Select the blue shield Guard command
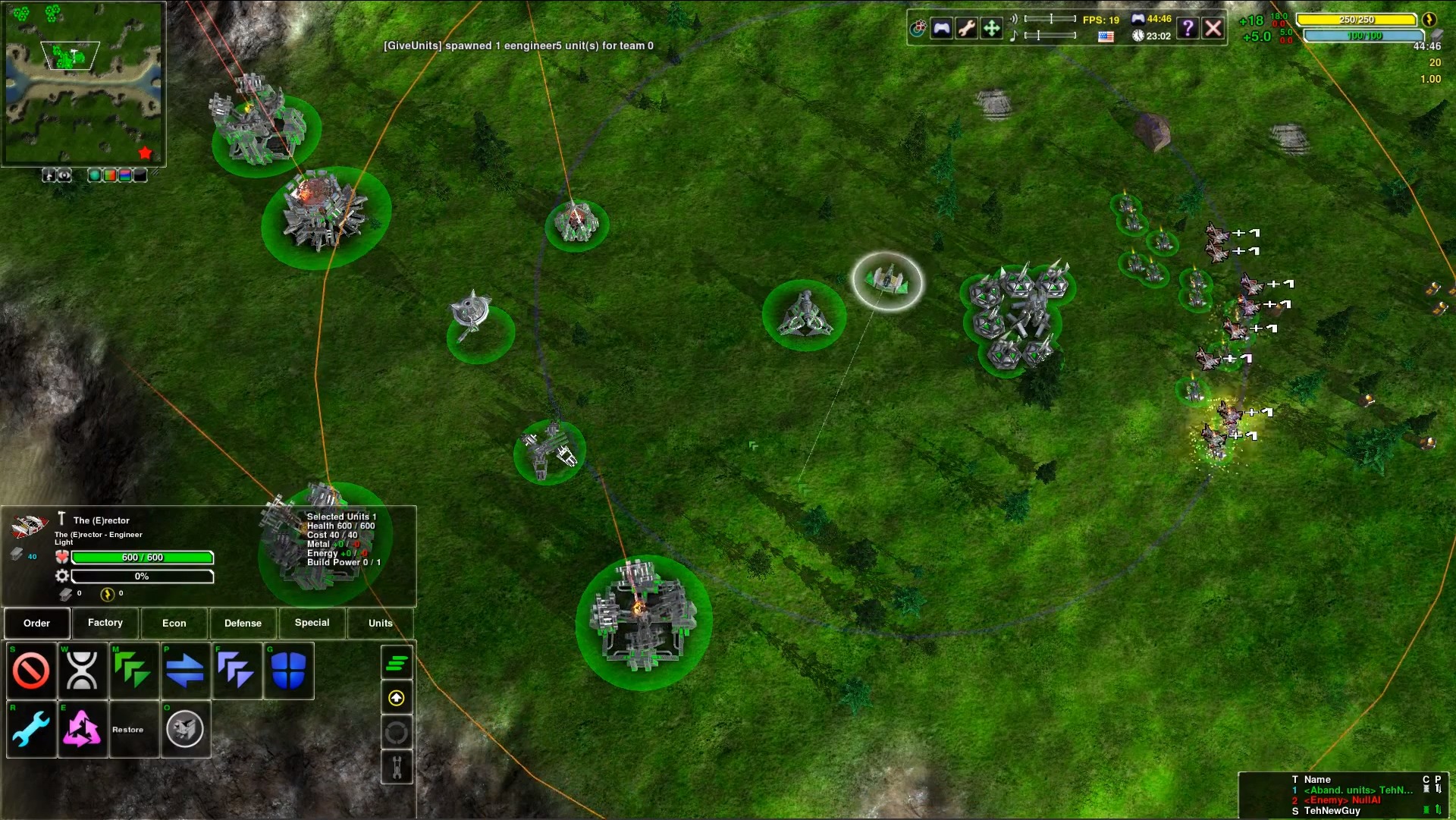1456x820 pixels. (288, 671)
